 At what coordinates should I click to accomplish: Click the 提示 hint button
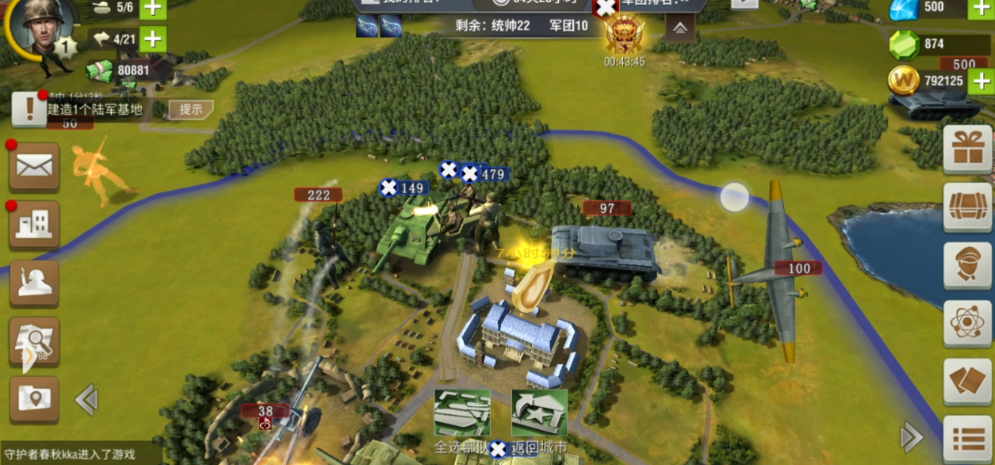(x=190, y=109)
